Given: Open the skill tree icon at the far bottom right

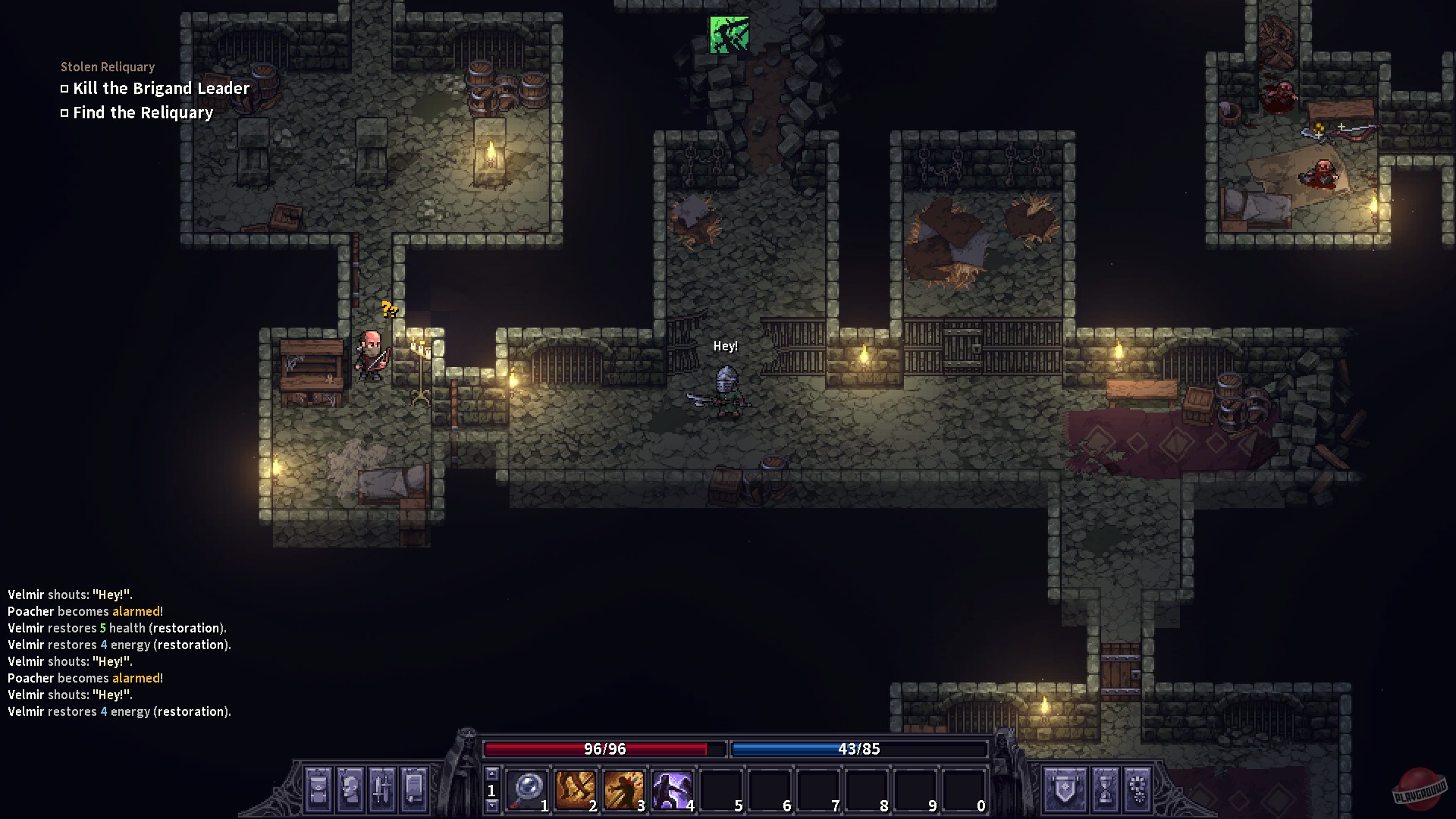Looking at the screenshot, I should click(1137, 790).
